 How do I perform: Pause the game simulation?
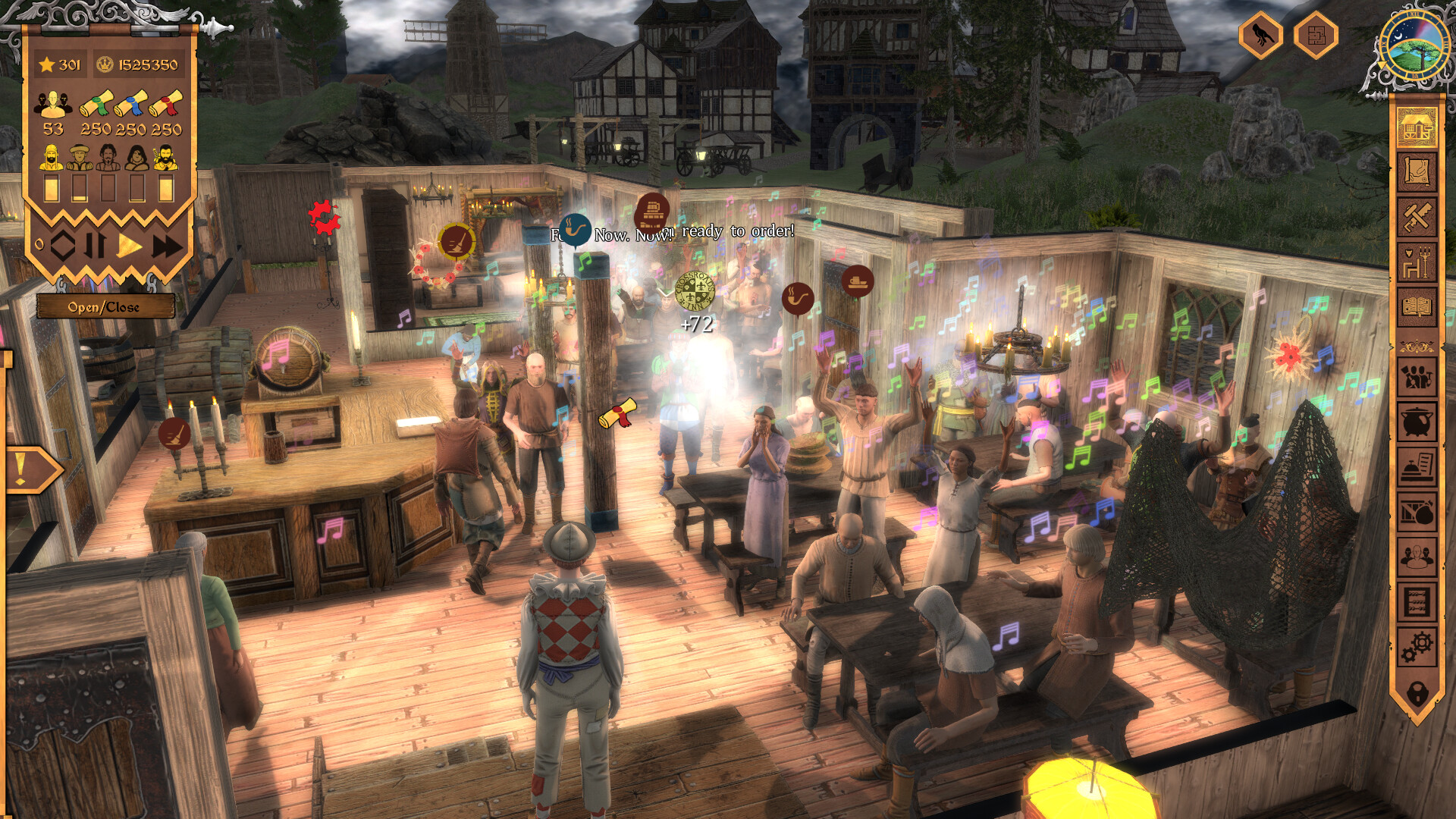[94, 243]
